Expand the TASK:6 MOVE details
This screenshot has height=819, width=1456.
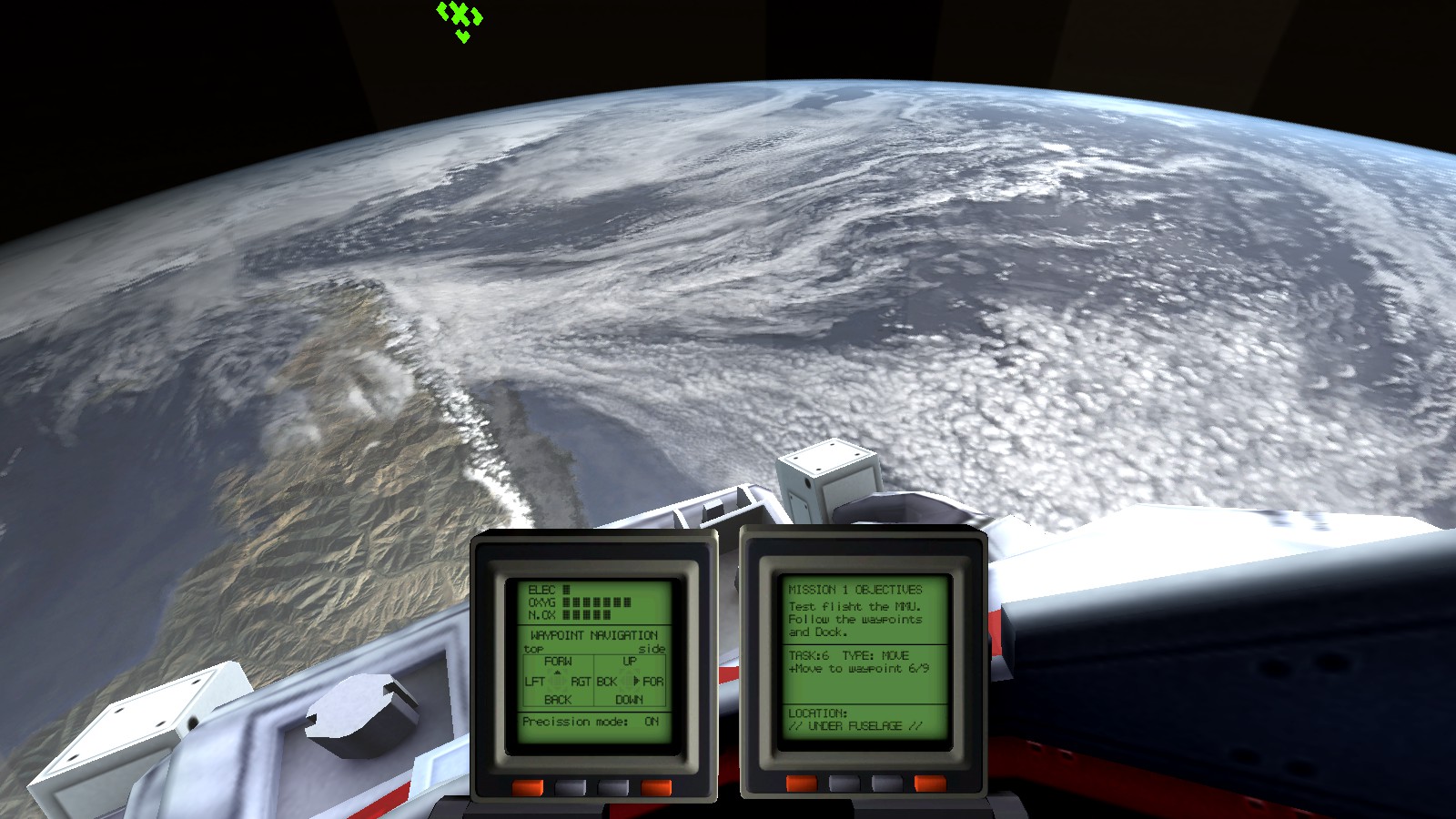848,654
